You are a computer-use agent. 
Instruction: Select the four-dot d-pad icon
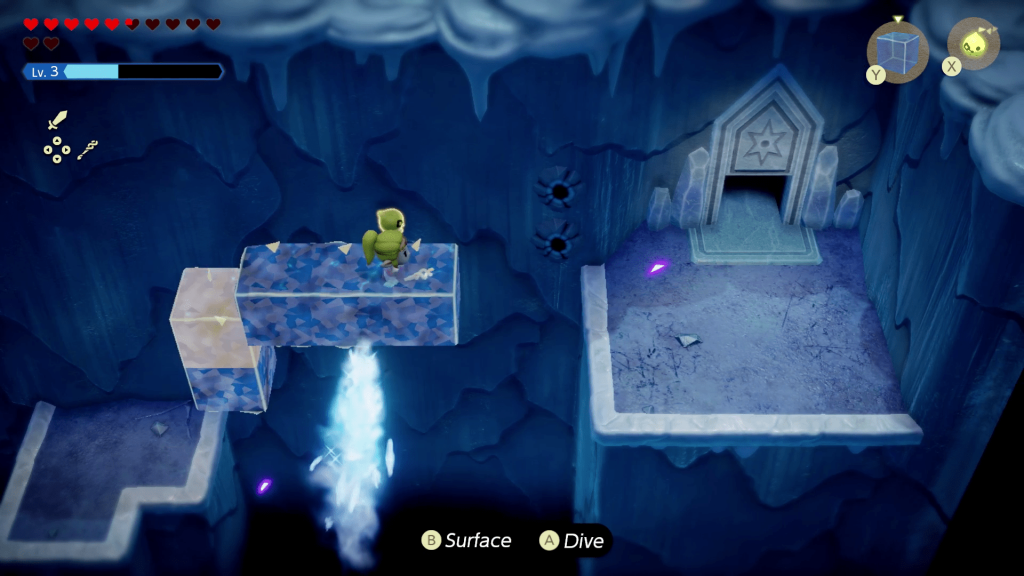[56, 150]
